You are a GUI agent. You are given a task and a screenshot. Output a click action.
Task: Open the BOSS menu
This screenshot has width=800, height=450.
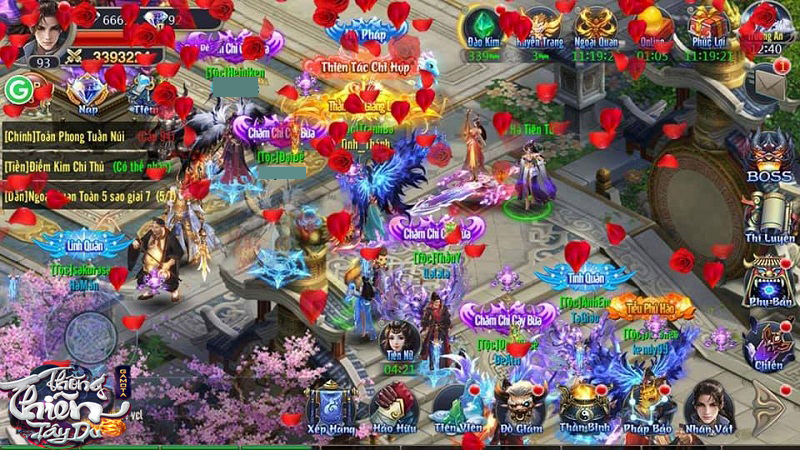click(x=768, y=155)
